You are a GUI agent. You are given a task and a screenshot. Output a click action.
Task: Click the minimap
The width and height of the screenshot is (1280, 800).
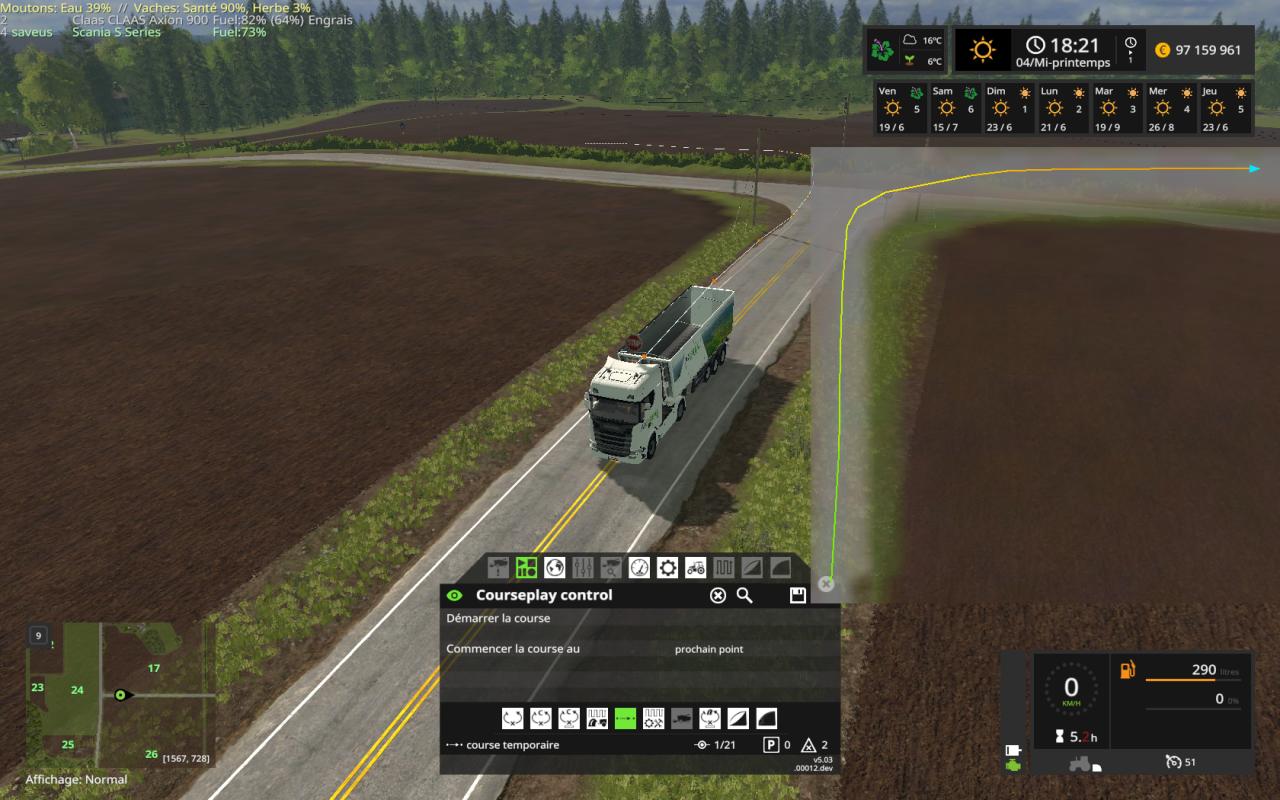coord(120,693)
